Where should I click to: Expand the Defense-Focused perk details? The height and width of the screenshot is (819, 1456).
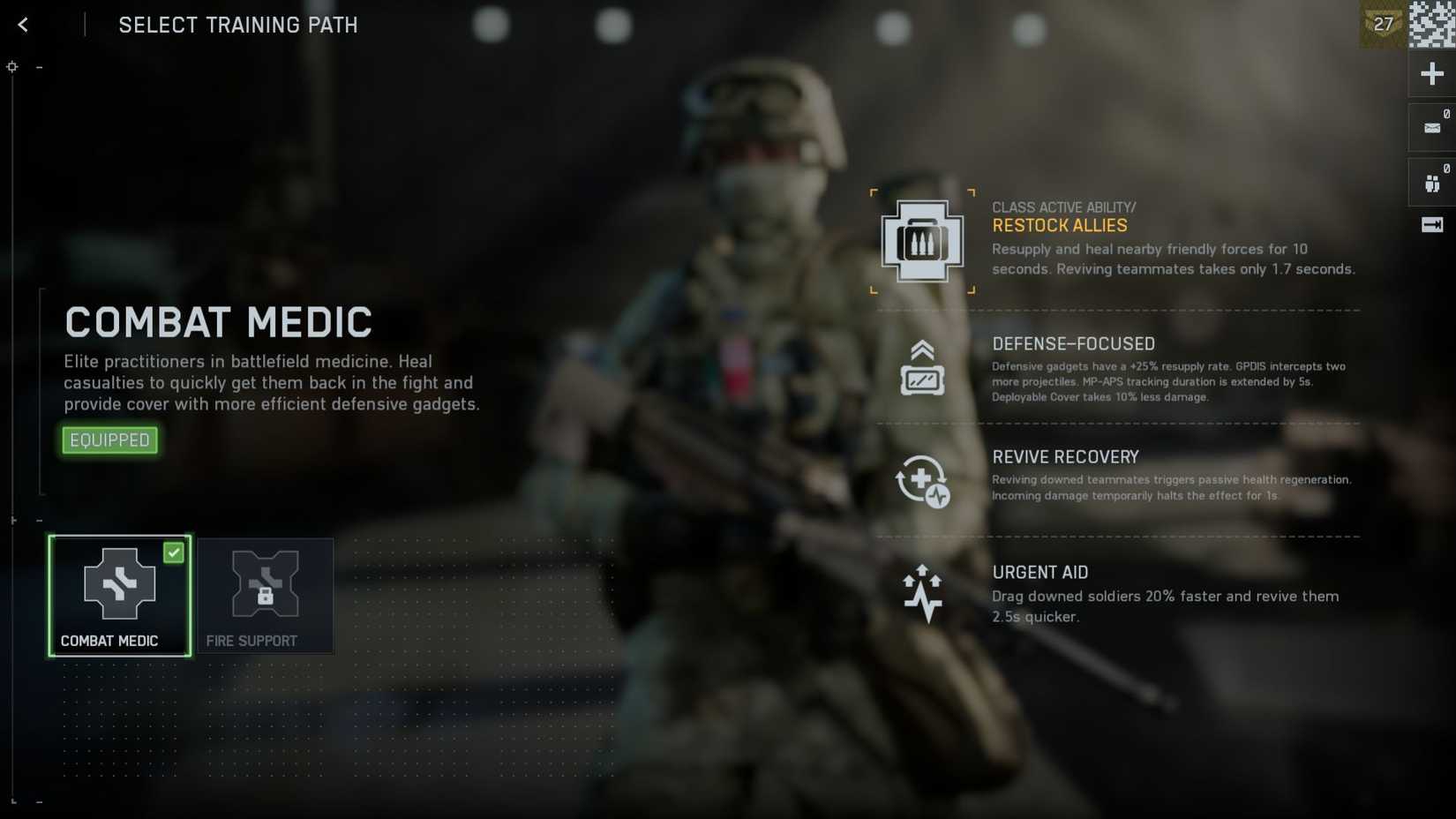coord(1074,344)
